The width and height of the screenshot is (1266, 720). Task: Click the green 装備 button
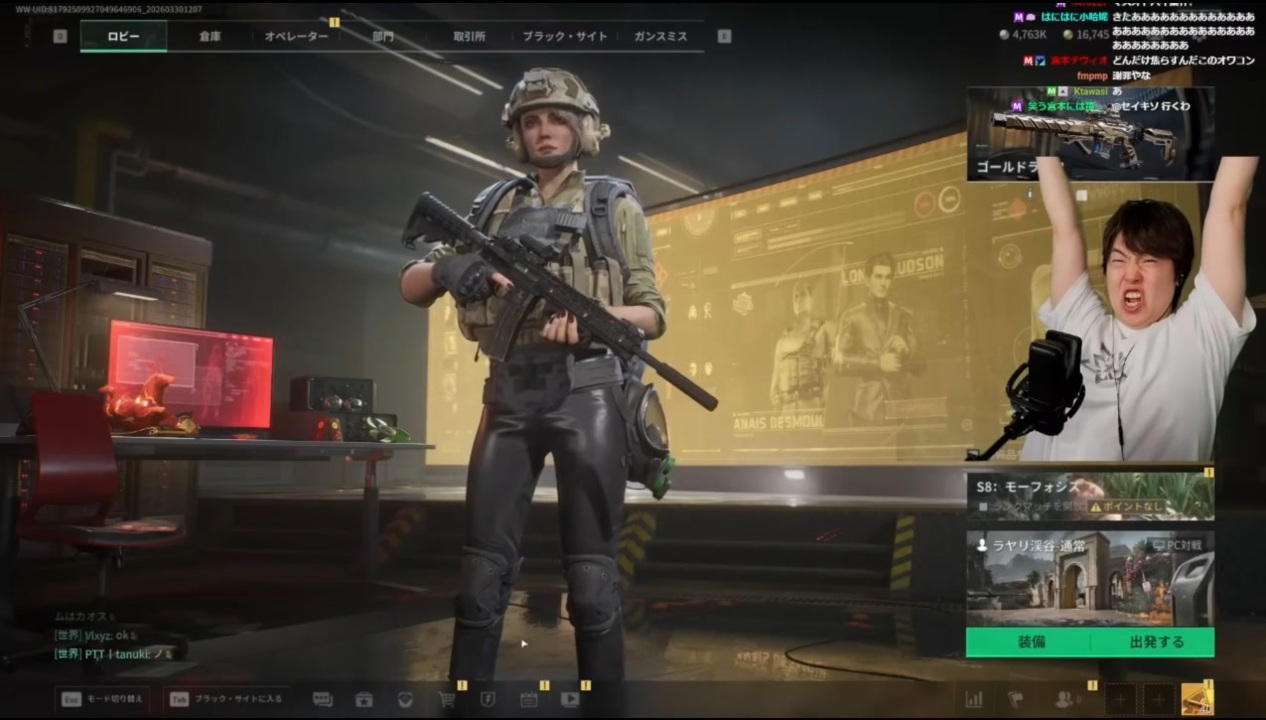pyautogui.click(x=1031, y=642)
